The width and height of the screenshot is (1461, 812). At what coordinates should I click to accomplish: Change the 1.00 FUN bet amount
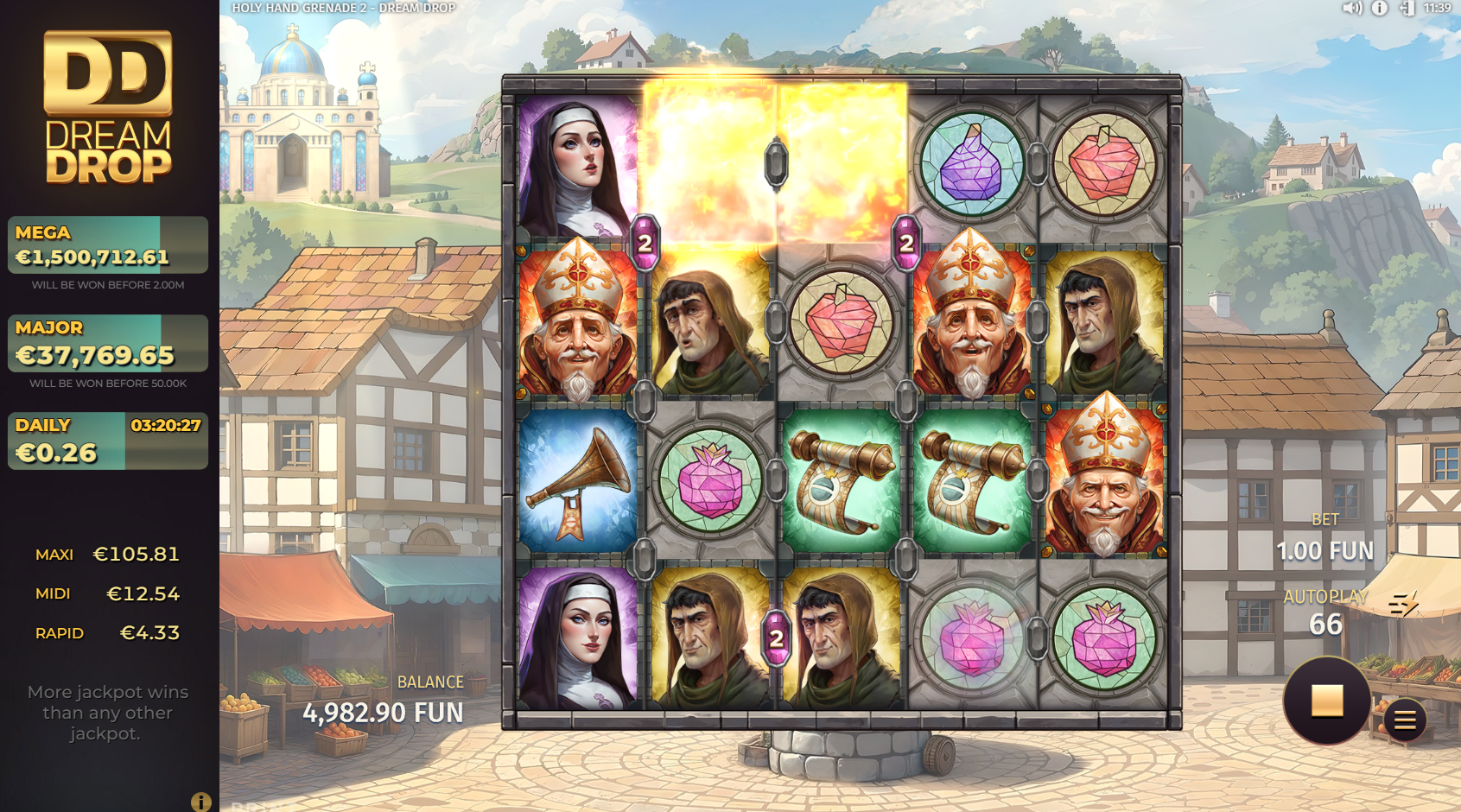(1324, 549)
